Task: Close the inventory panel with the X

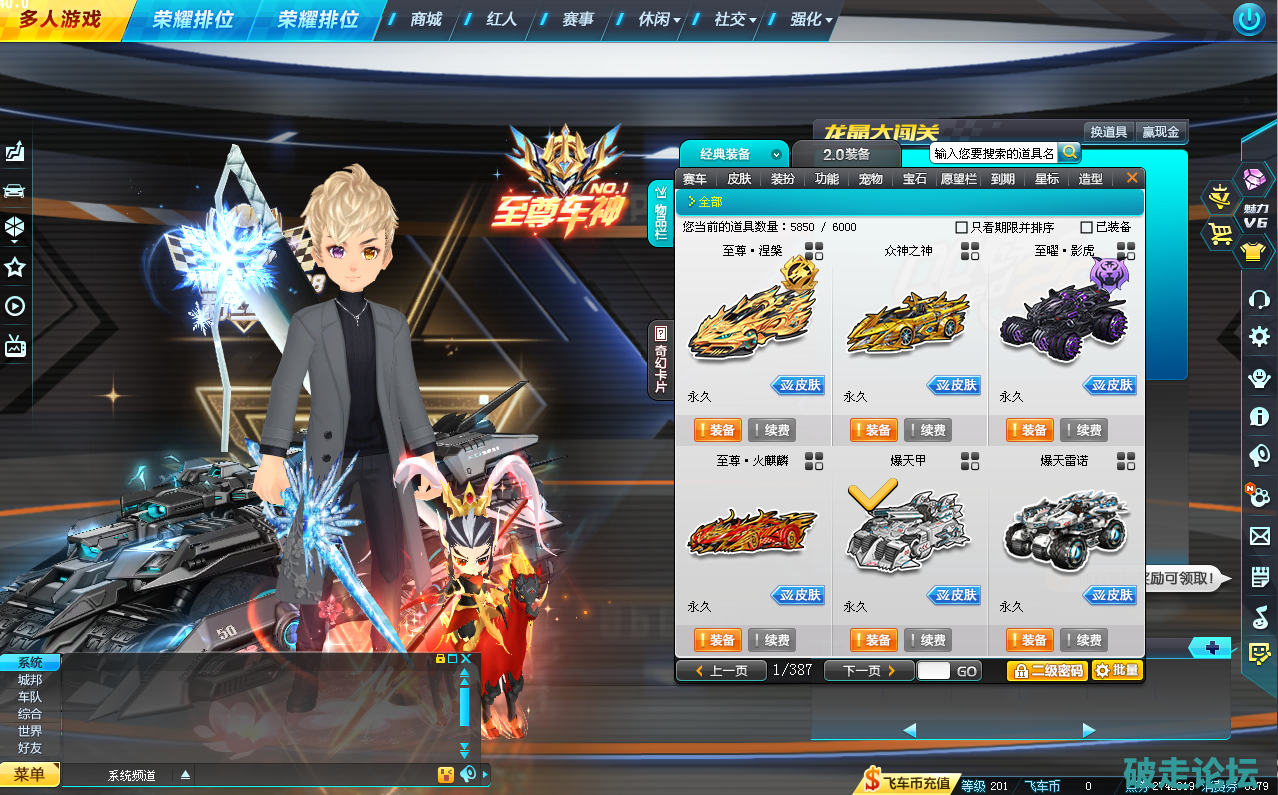Action: coord(1132,177)
